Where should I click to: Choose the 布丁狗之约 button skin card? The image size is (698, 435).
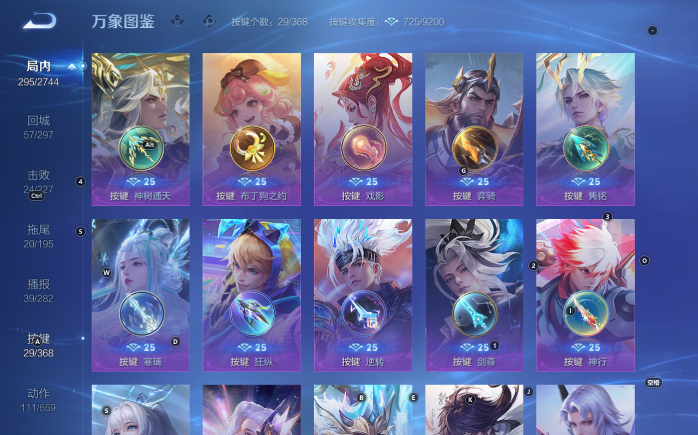coord(252,128)
